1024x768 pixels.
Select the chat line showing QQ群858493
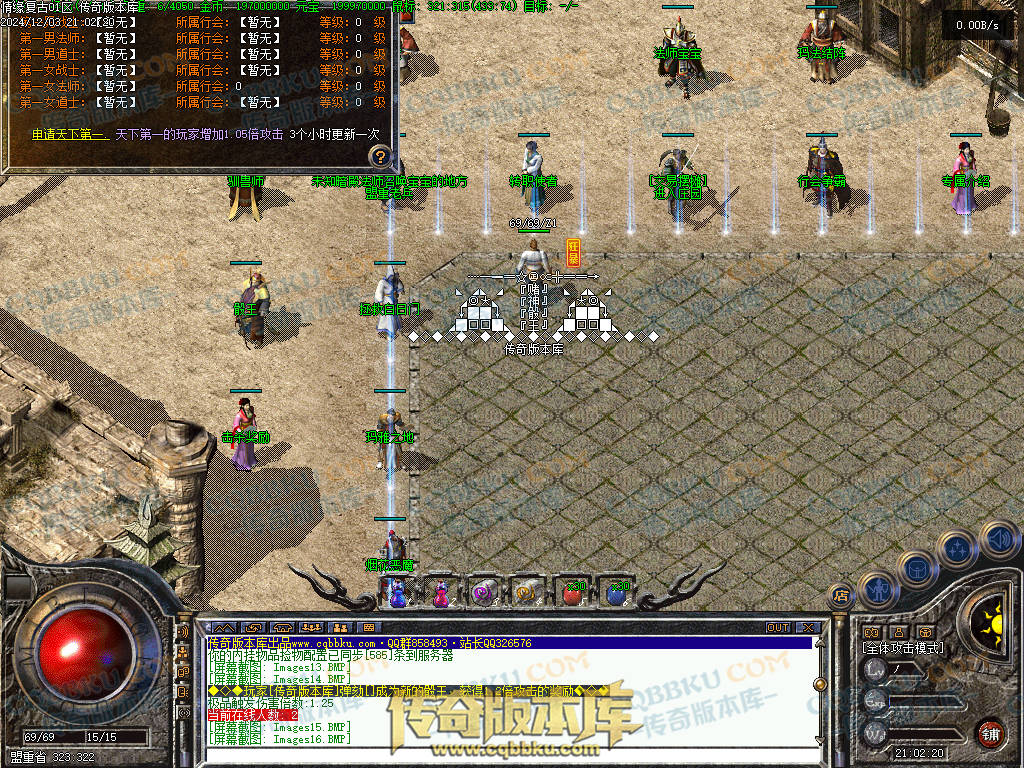(x=370, y=643)
